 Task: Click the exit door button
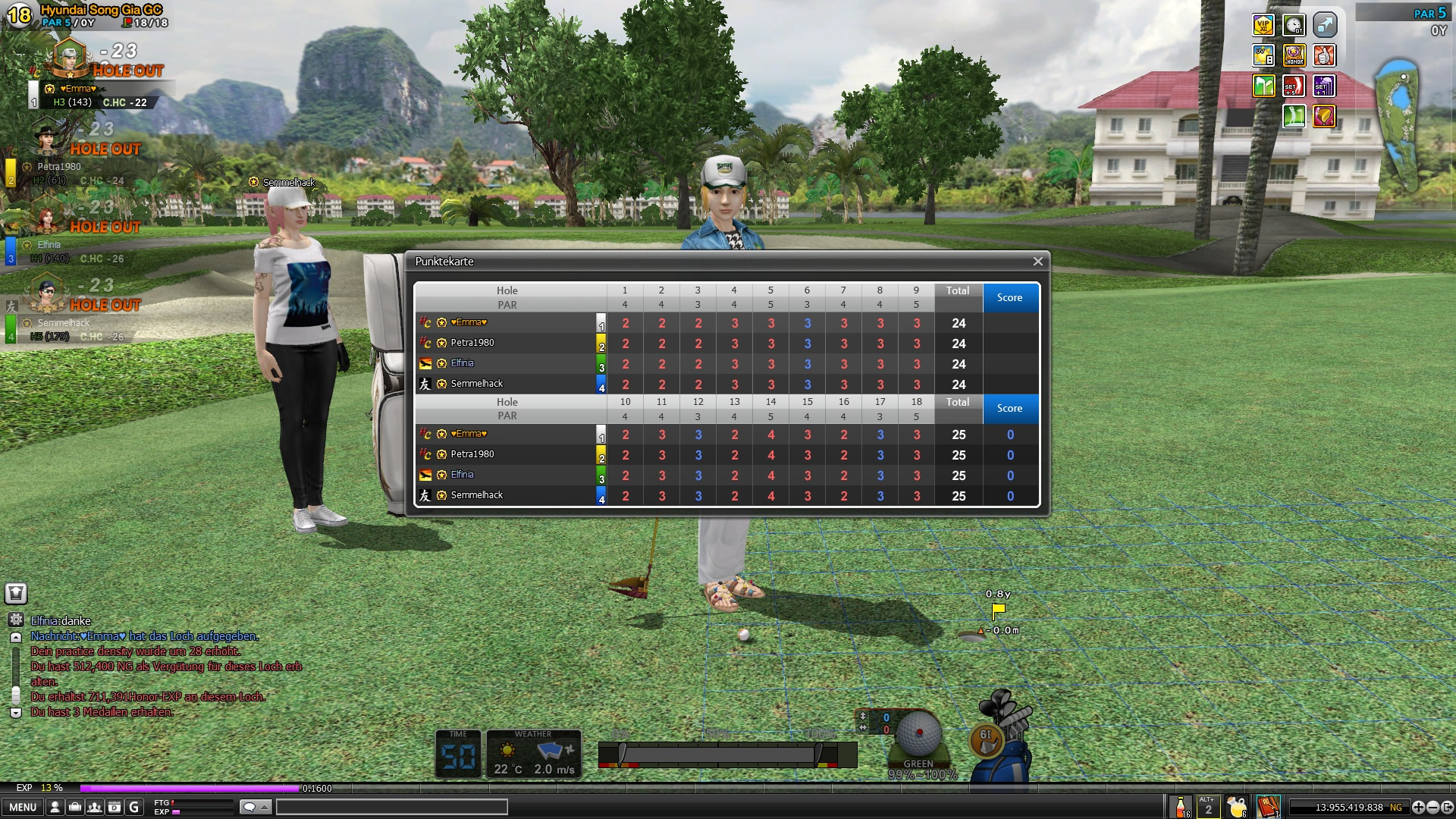tap(1447, 808)
